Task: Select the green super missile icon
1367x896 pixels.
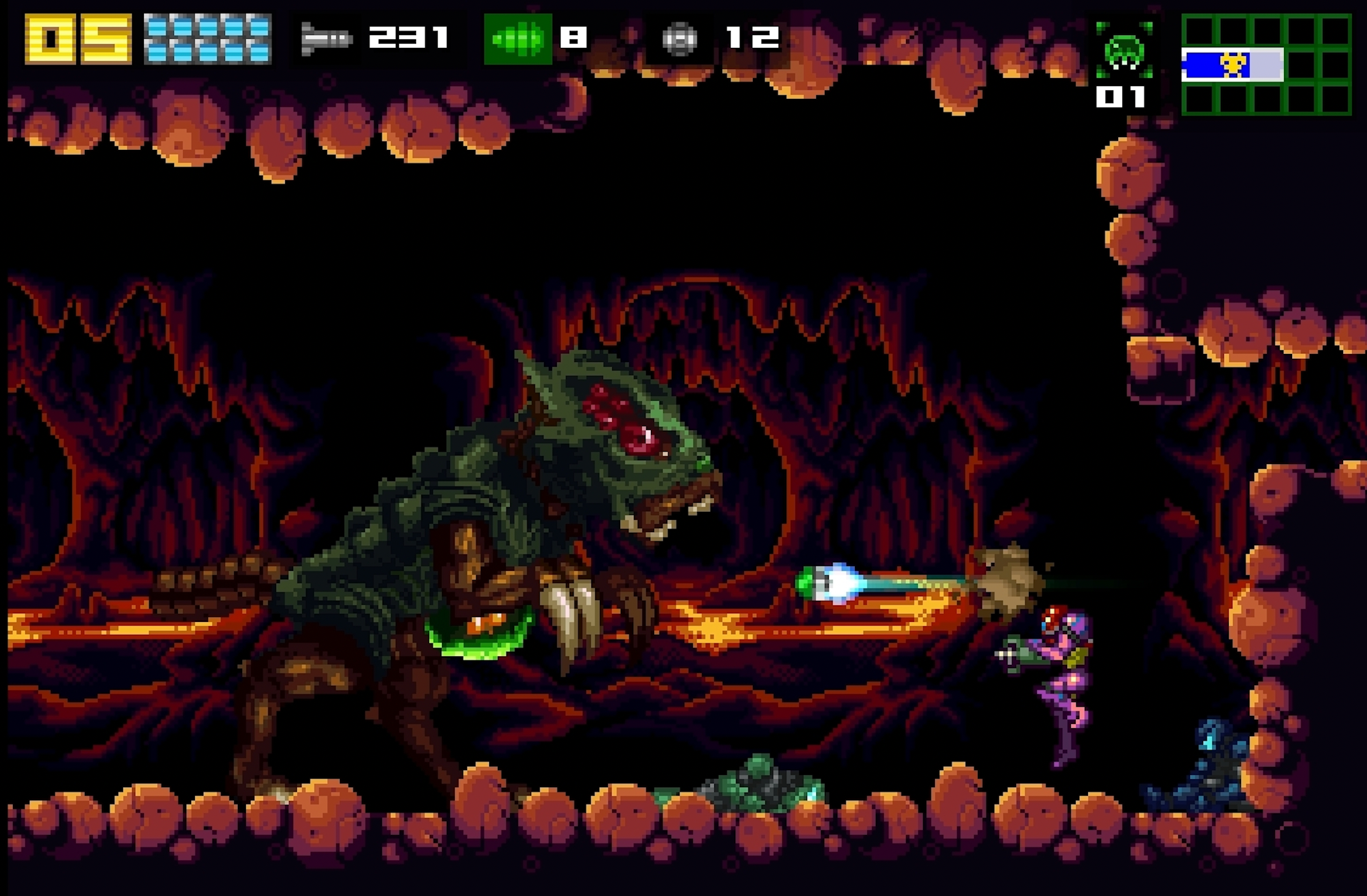Action: (x=518, y=39)
